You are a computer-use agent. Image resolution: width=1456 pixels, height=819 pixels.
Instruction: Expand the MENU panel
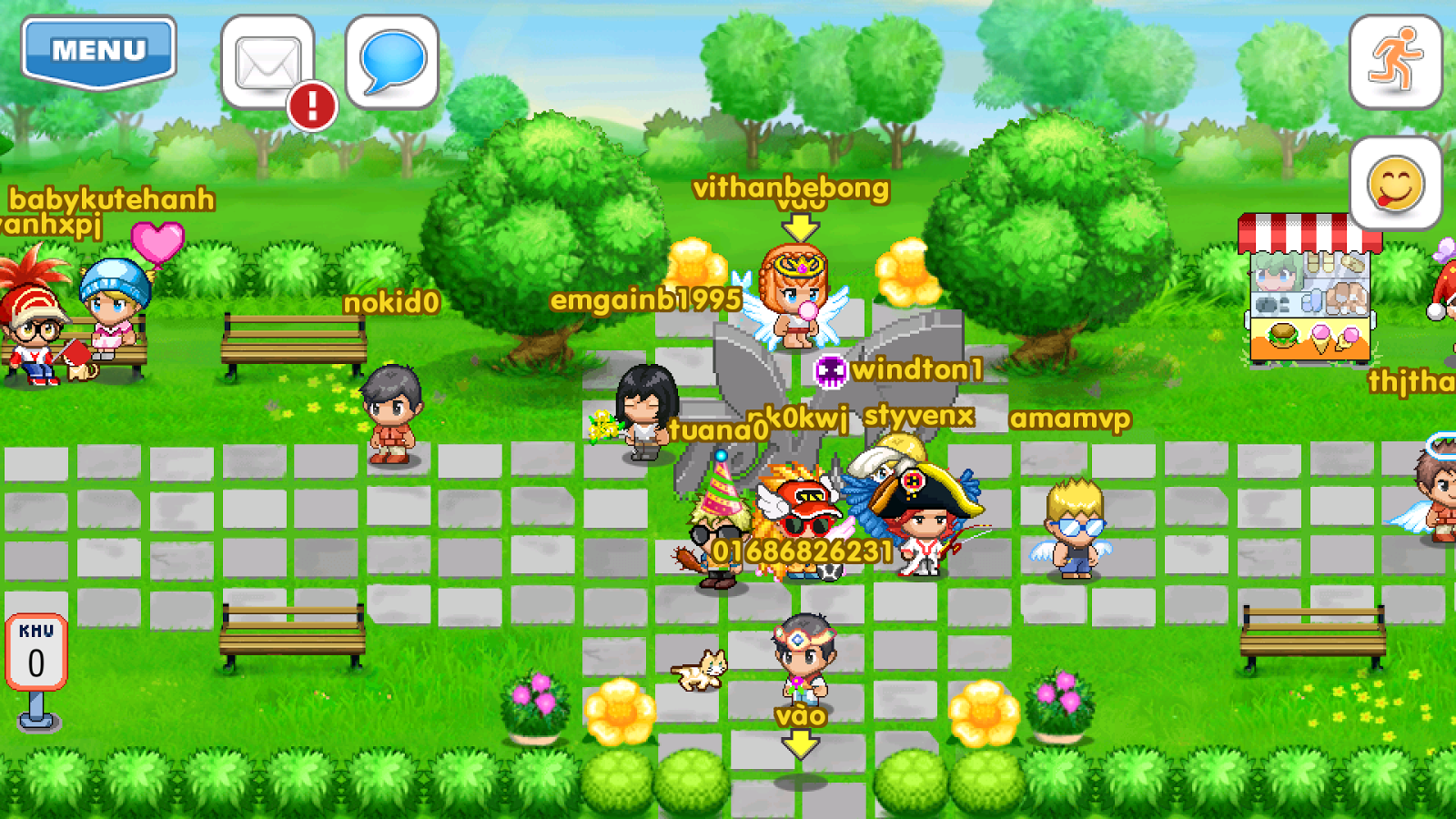coord(96,50)
